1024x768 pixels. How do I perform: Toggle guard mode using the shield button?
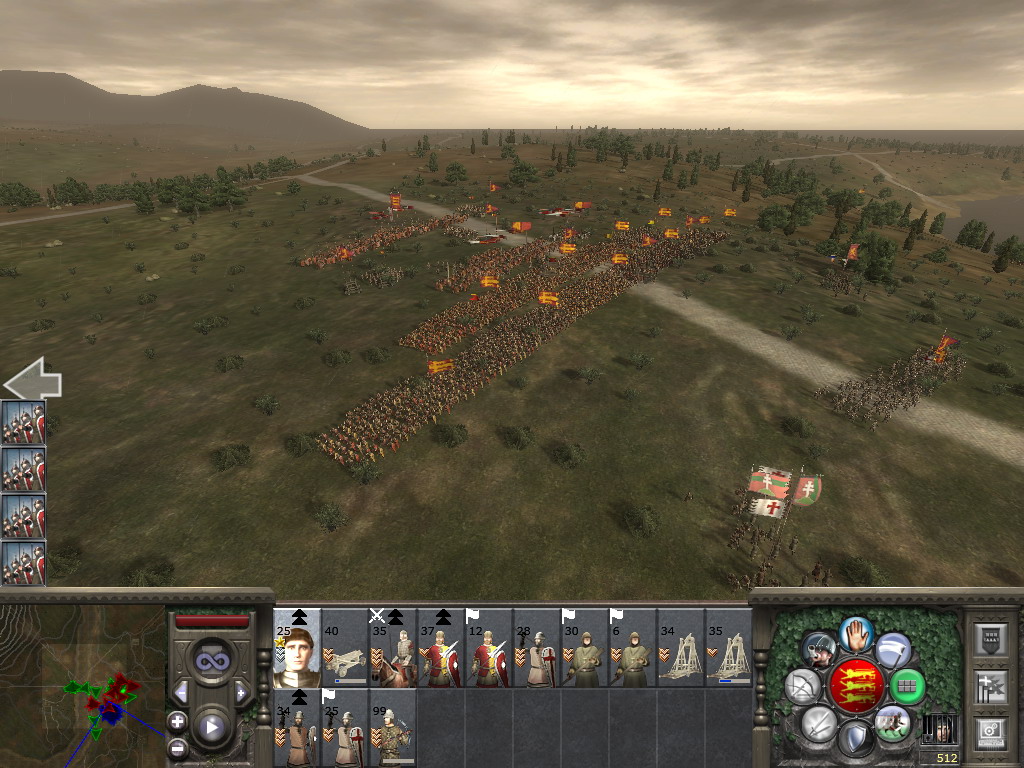tap(855, 738)
